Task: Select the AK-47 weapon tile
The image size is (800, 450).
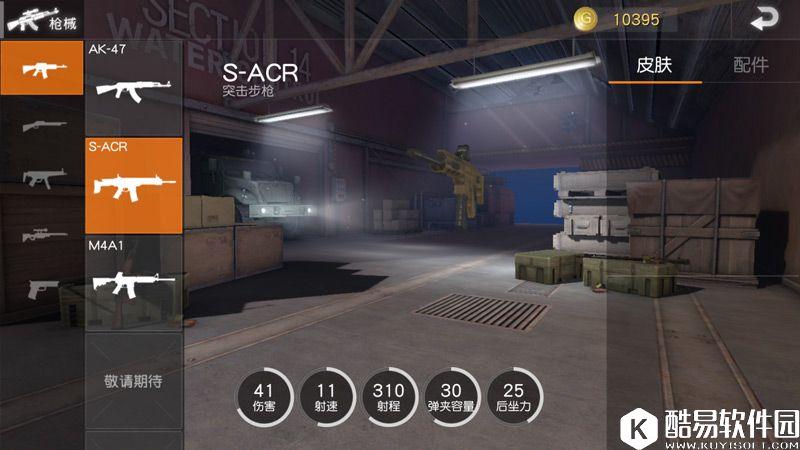Action: click(x=134, y=87)
